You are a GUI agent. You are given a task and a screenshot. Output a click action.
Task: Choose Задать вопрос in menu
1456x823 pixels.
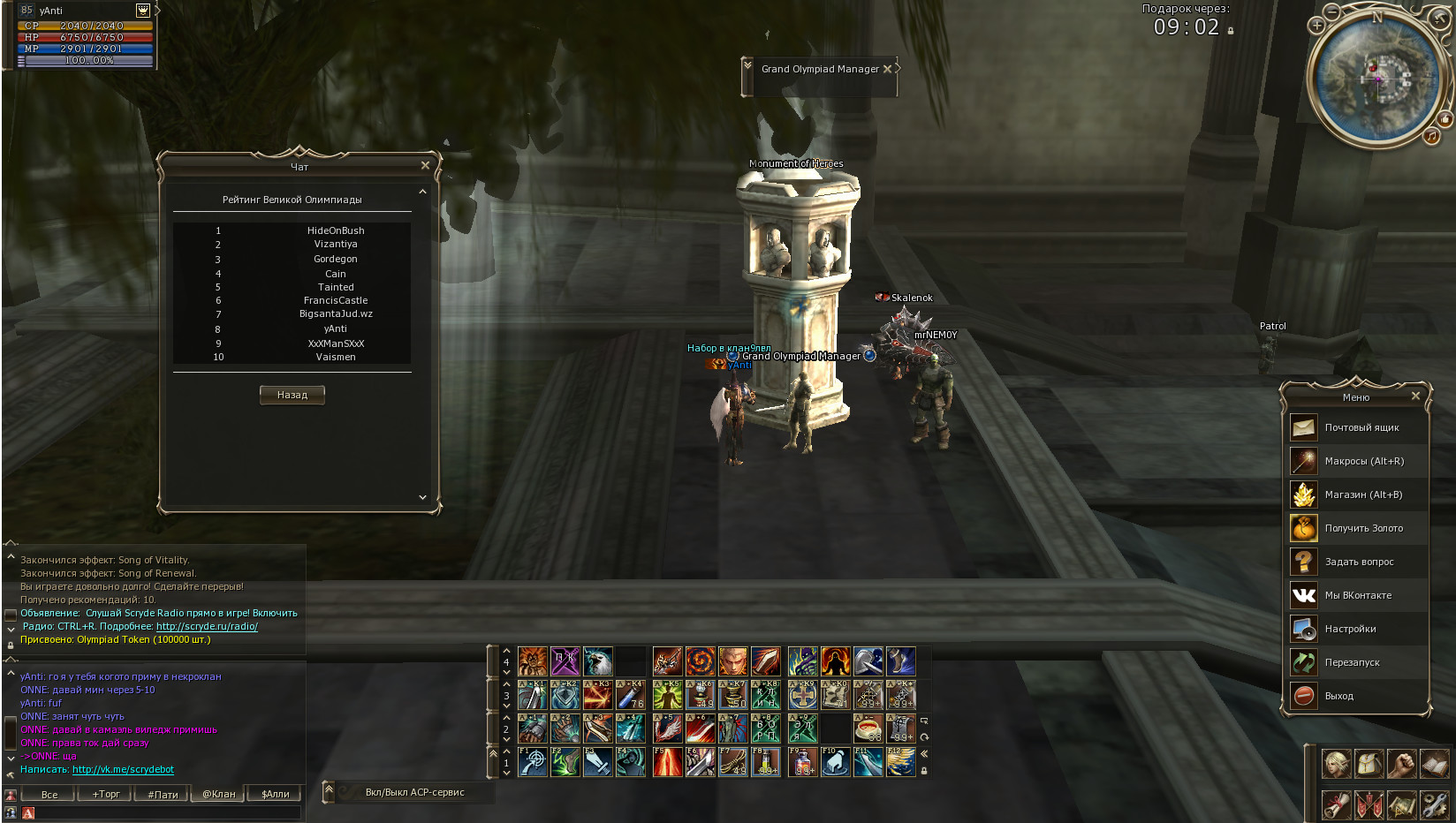(x=1359, y=562)
